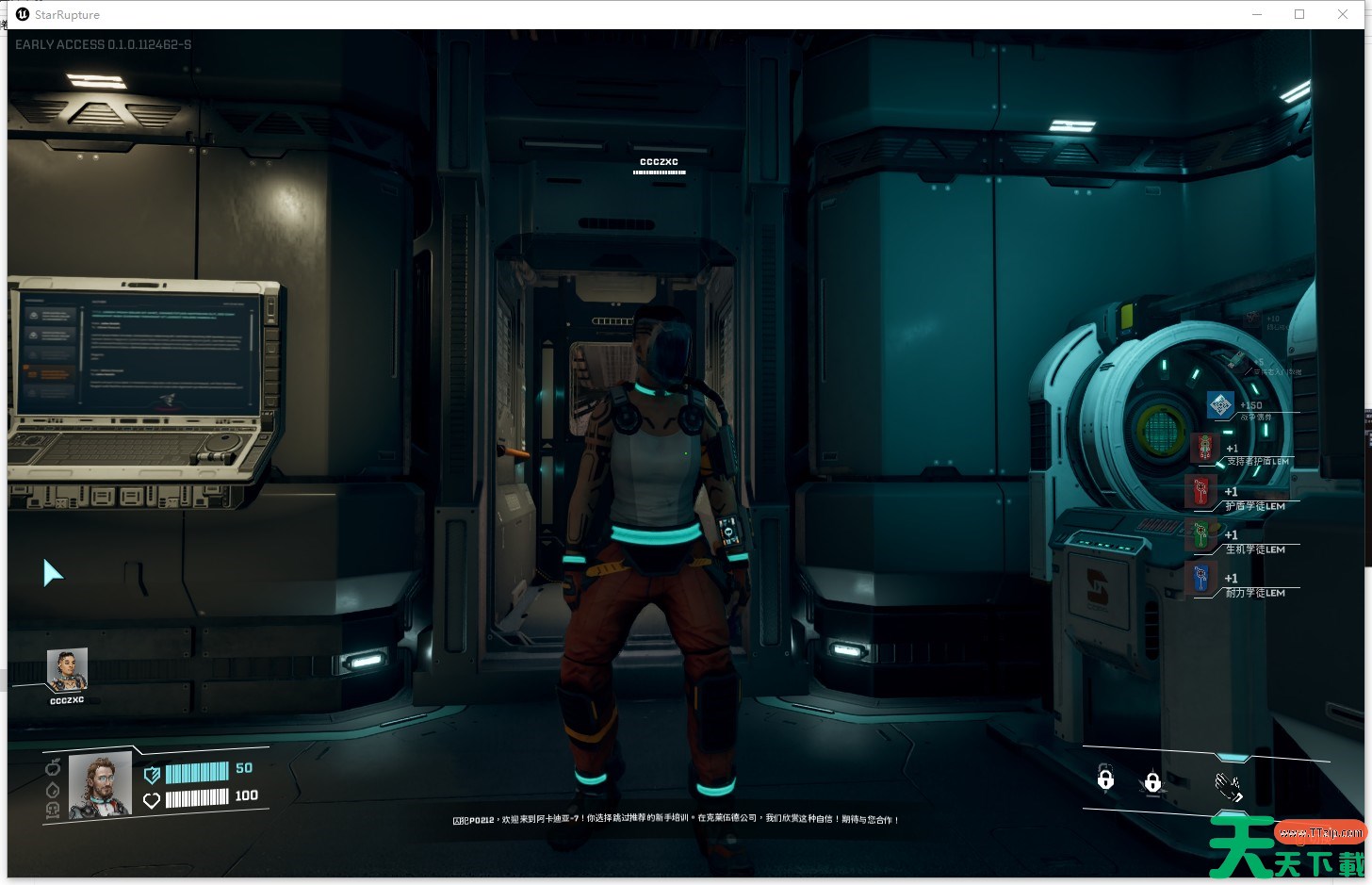Click the blue +150 reward icon
Image resolution: width=1372 pixels, height=885 pixels.
click(x=1220, y=405)
